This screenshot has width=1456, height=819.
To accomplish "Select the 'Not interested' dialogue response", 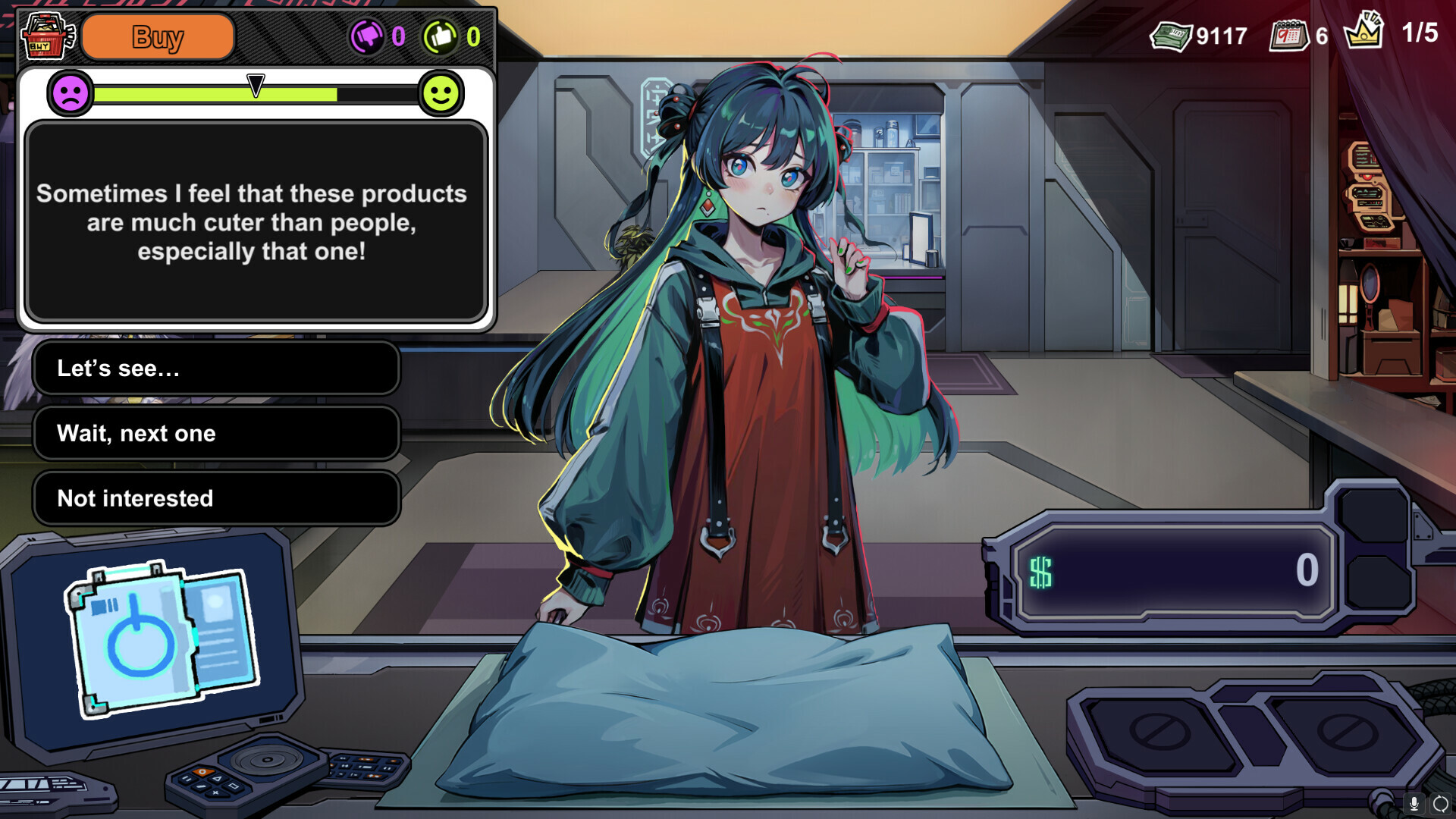I will 215,497.
